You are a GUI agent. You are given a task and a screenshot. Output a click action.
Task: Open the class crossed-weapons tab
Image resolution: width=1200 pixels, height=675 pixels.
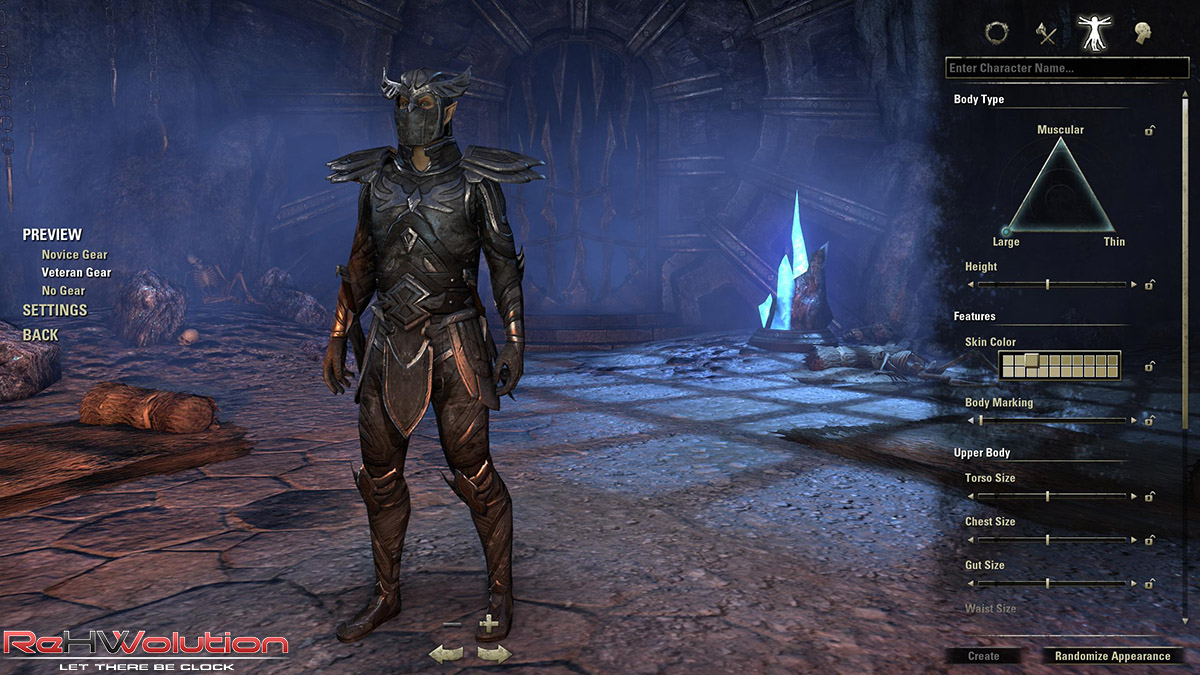[x=1046, y=33]
